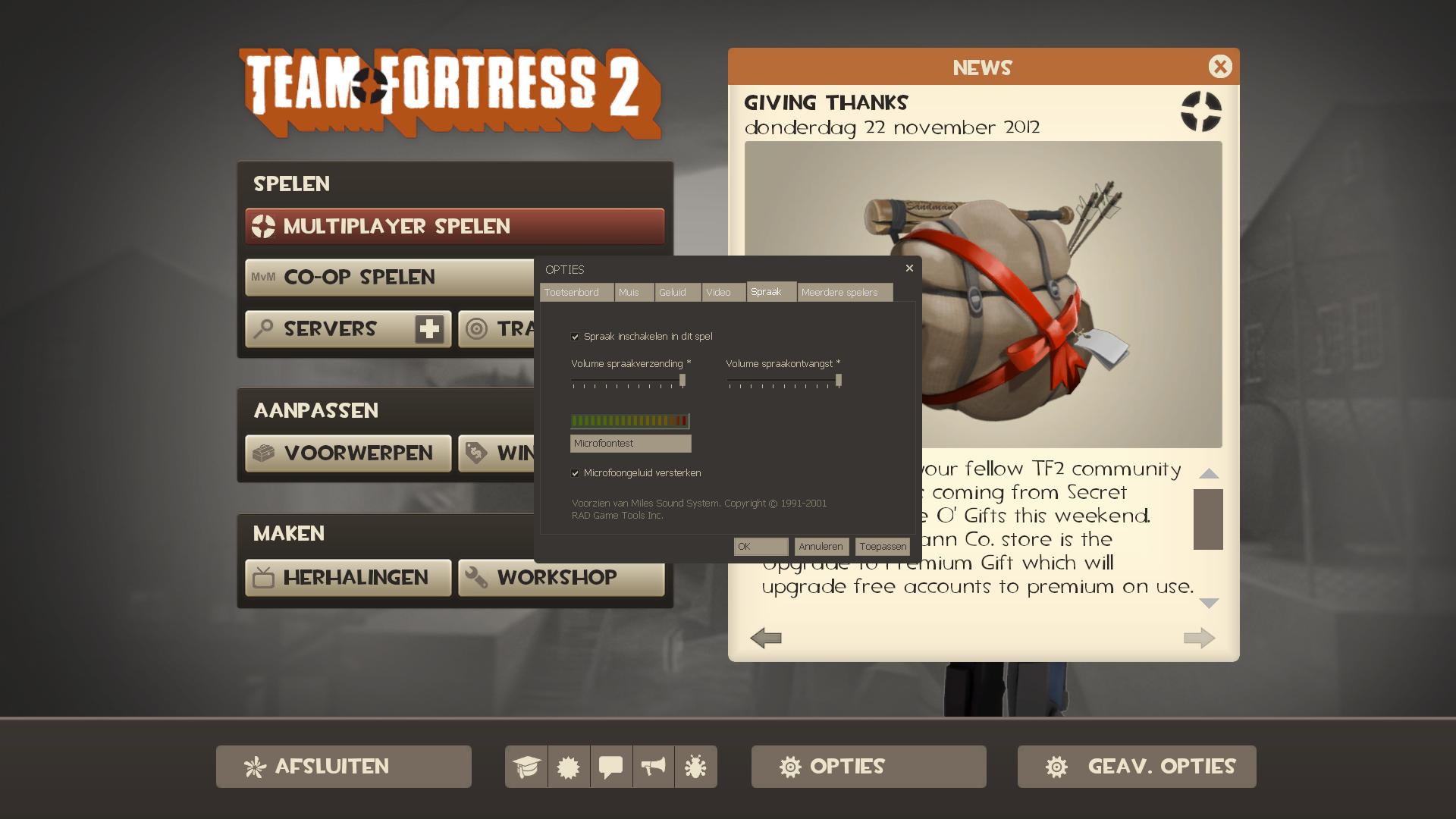The image size is (1456, 819).
Task: Click the MvM co-op icon
Action: click(263, 277)
